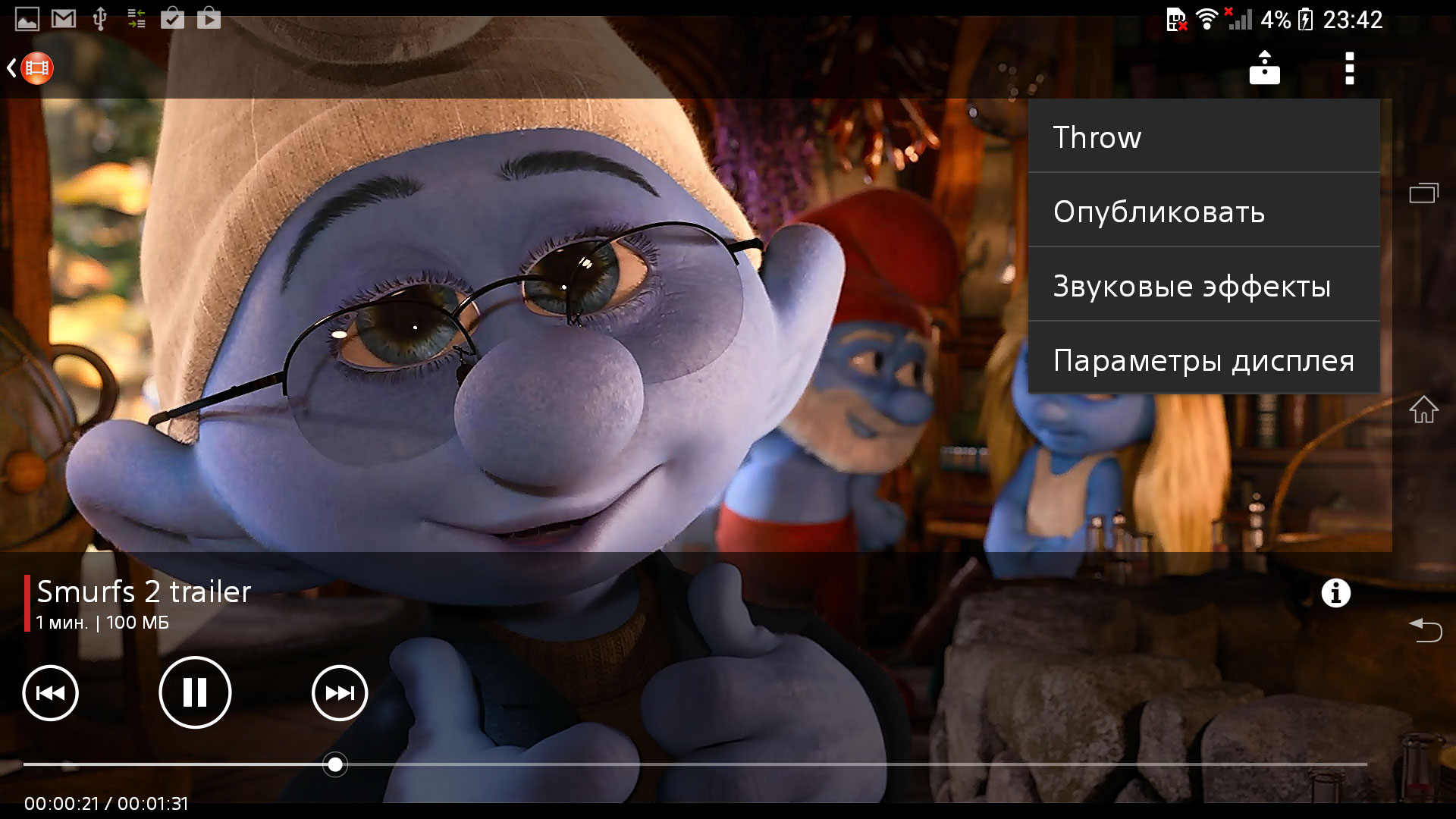Screen dimensions: 1456x819
Task: Skip to the previous video
Action: (51, 692)
